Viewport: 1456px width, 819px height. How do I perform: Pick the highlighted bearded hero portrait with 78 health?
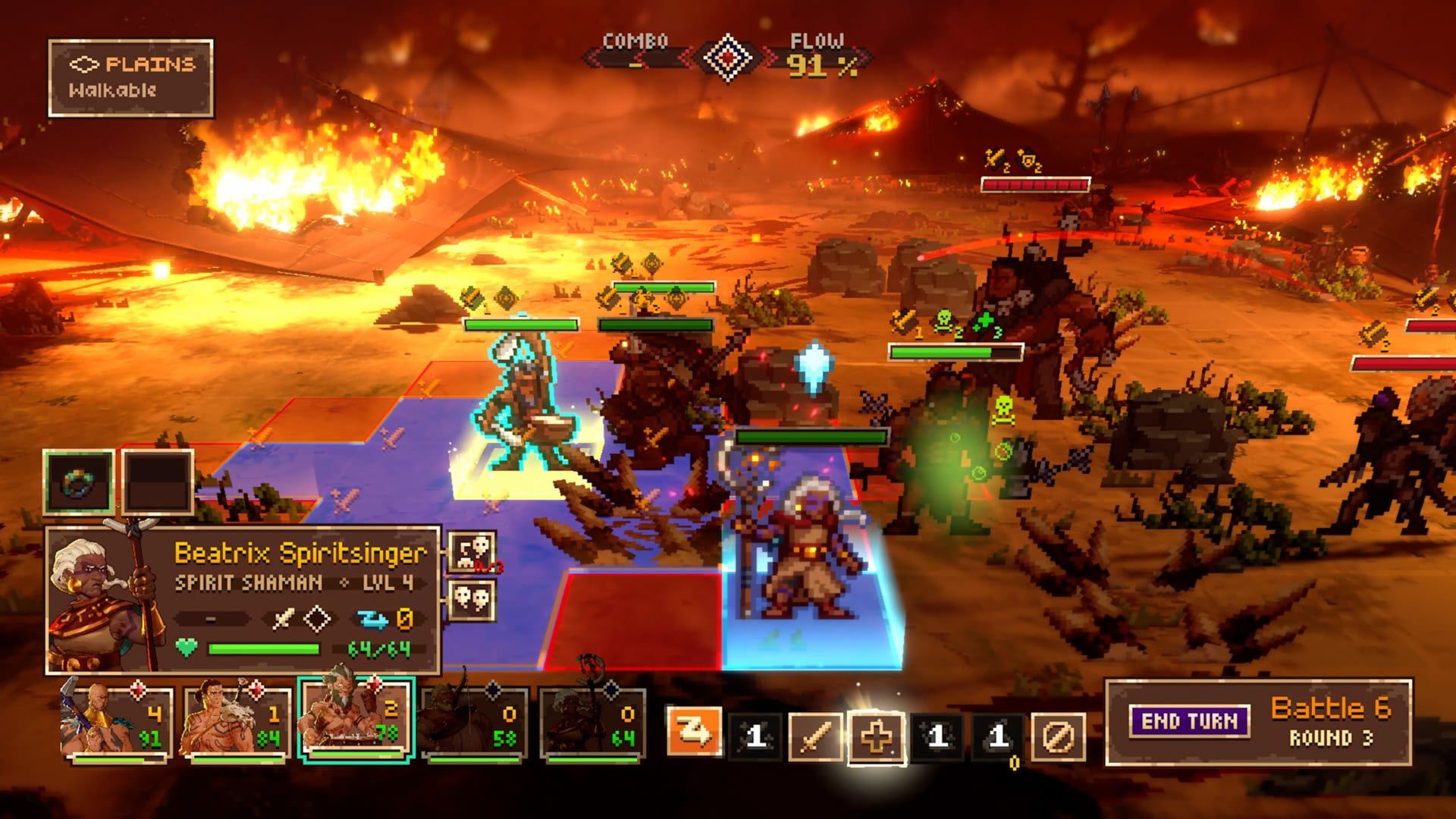click(x=355, y=720)
